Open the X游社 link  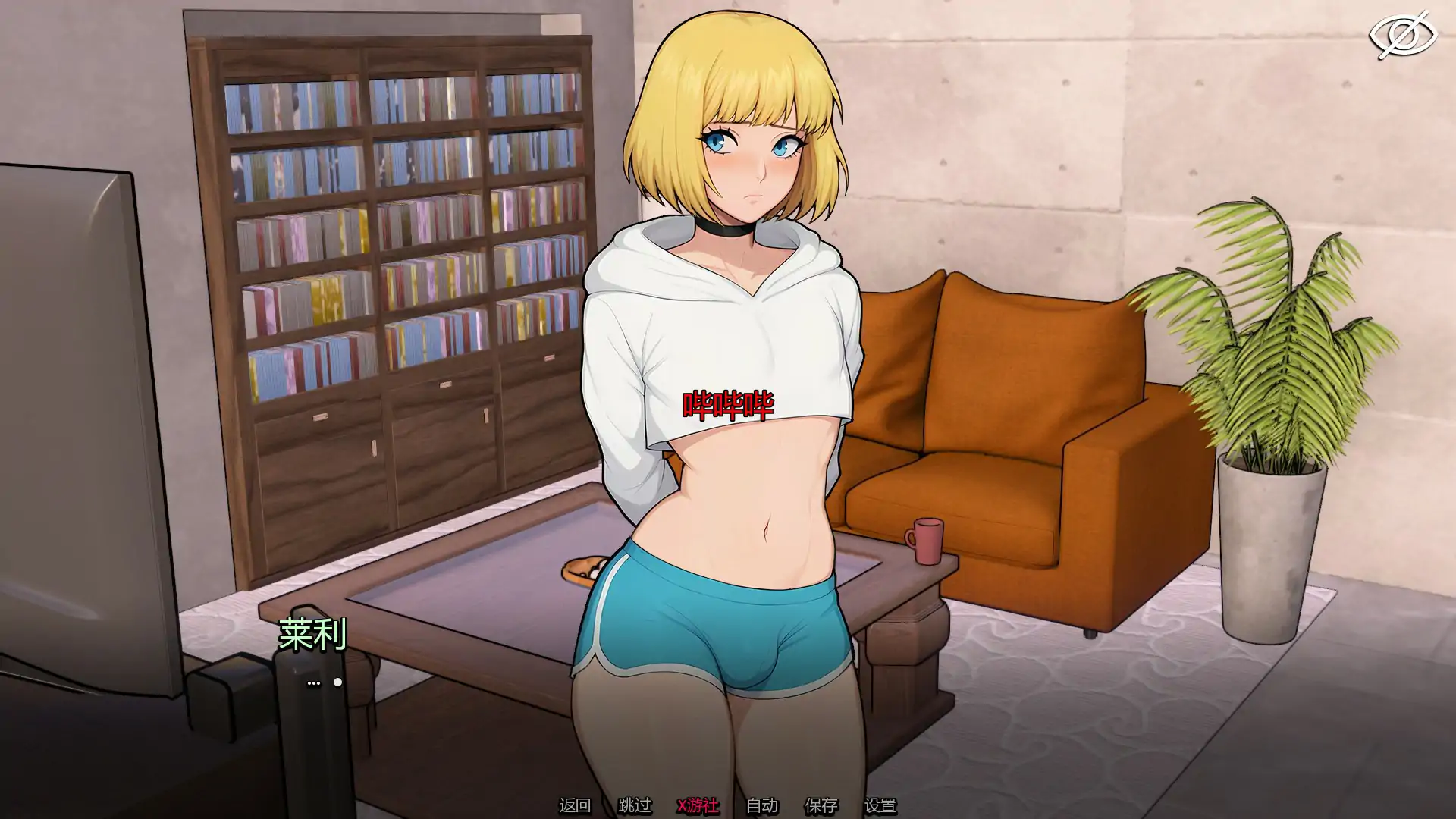(x=698, y=805)
